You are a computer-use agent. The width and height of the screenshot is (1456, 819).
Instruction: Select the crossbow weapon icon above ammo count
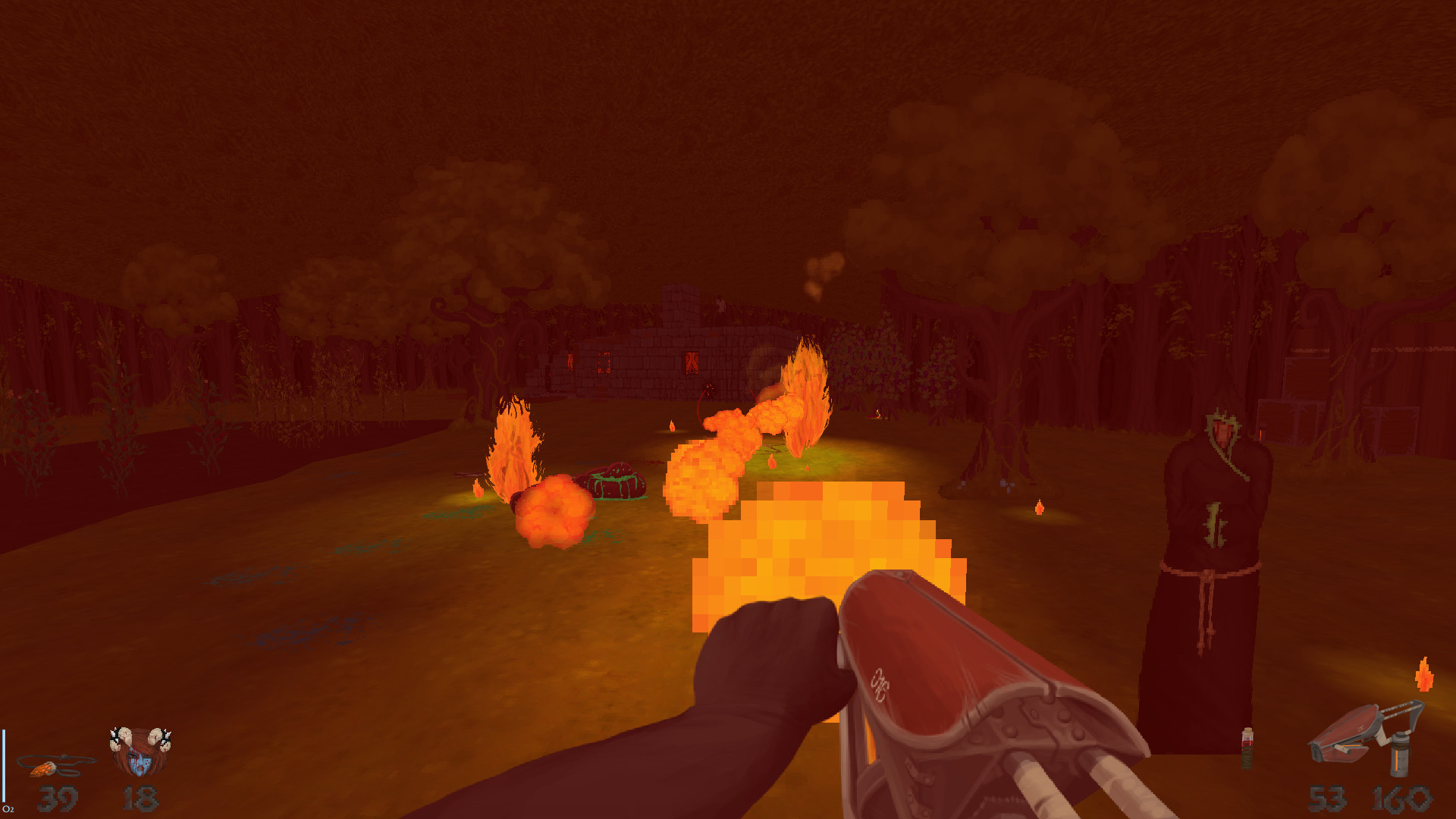pos(1354,732)
